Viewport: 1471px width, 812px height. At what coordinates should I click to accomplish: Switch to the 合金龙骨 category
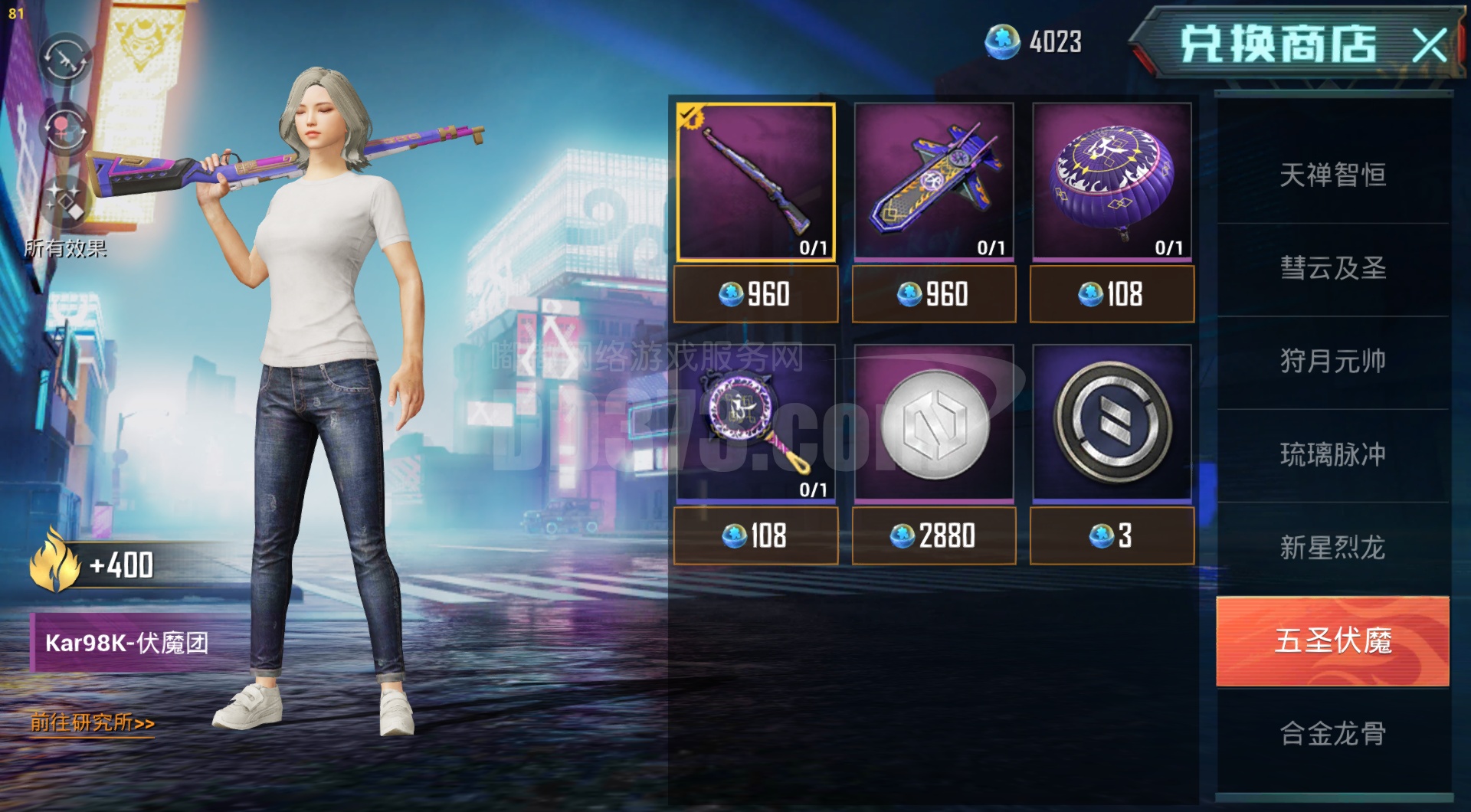click(1332, 734)
